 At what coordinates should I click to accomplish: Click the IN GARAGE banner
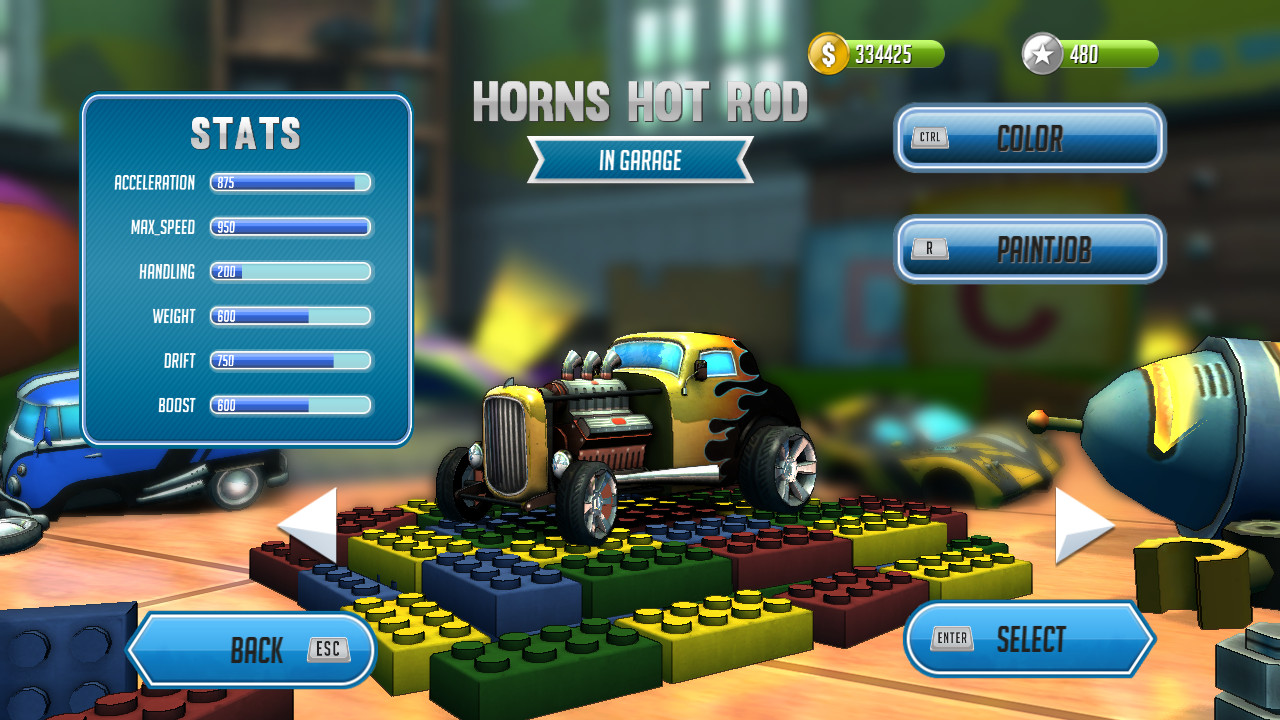pyautogui.click(x=640, y=160)
